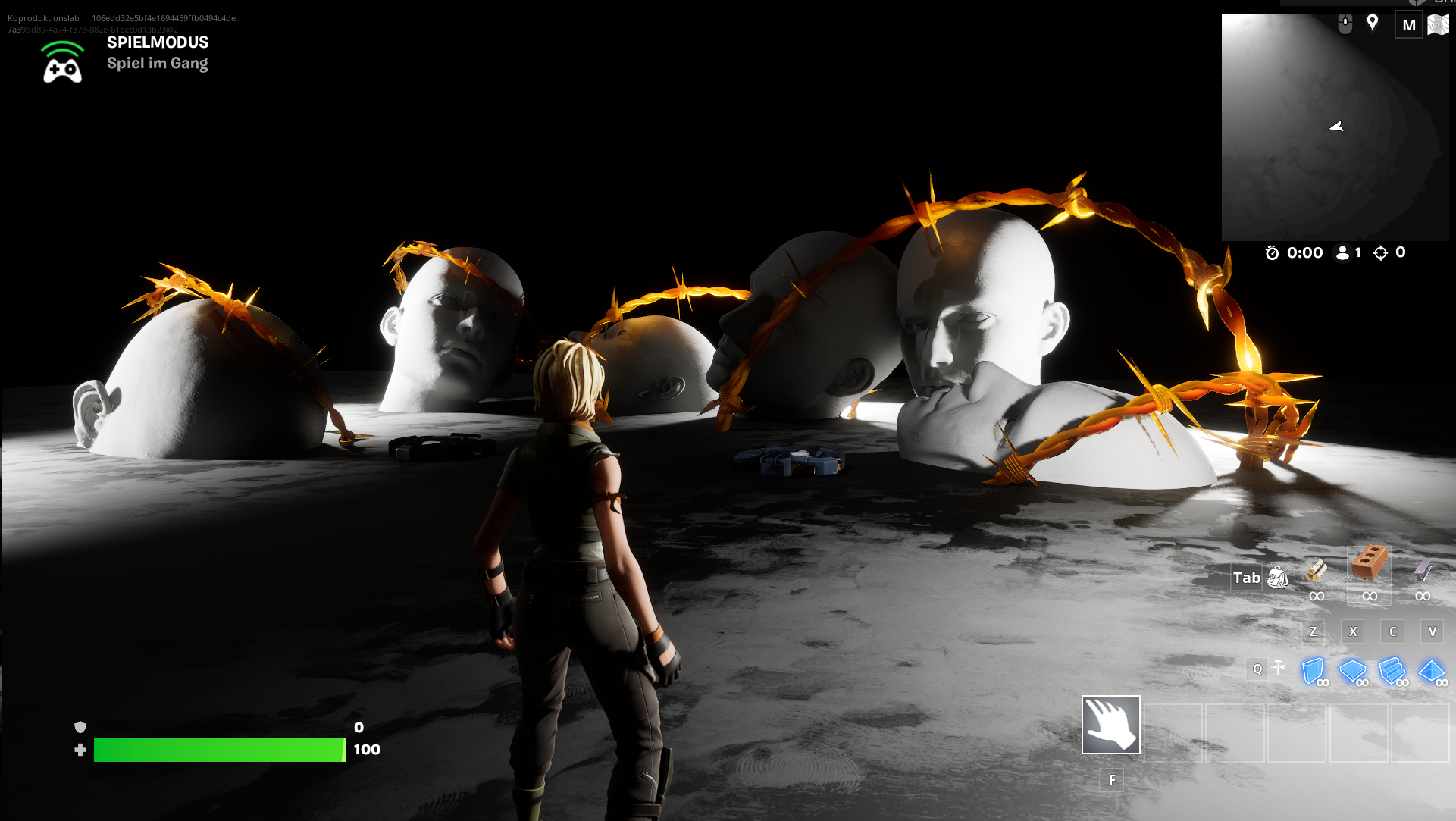Click the map marker pin icon
The image size is (1456, 821).
pyautogui.click(x=1372, y=23)
